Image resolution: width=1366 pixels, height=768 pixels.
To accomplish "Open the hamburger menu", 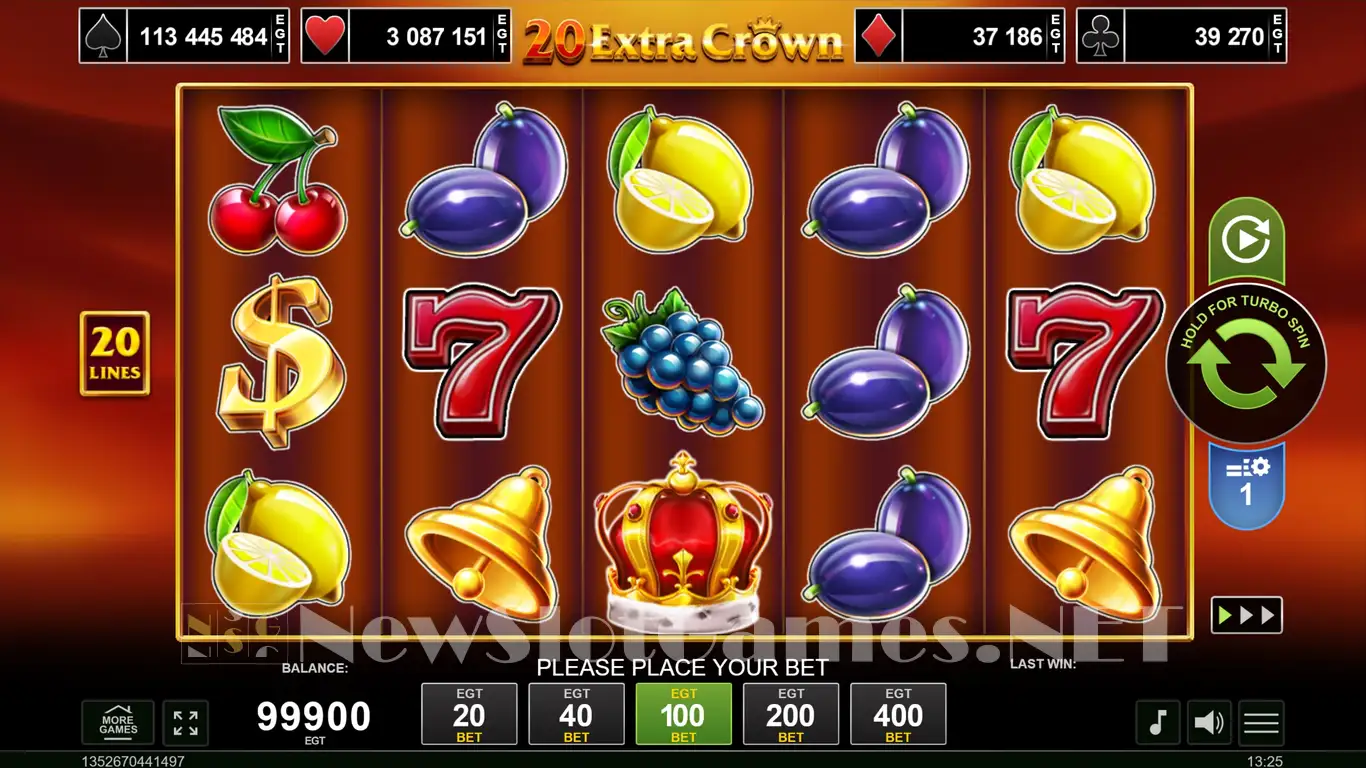I will coord(1261,722).
